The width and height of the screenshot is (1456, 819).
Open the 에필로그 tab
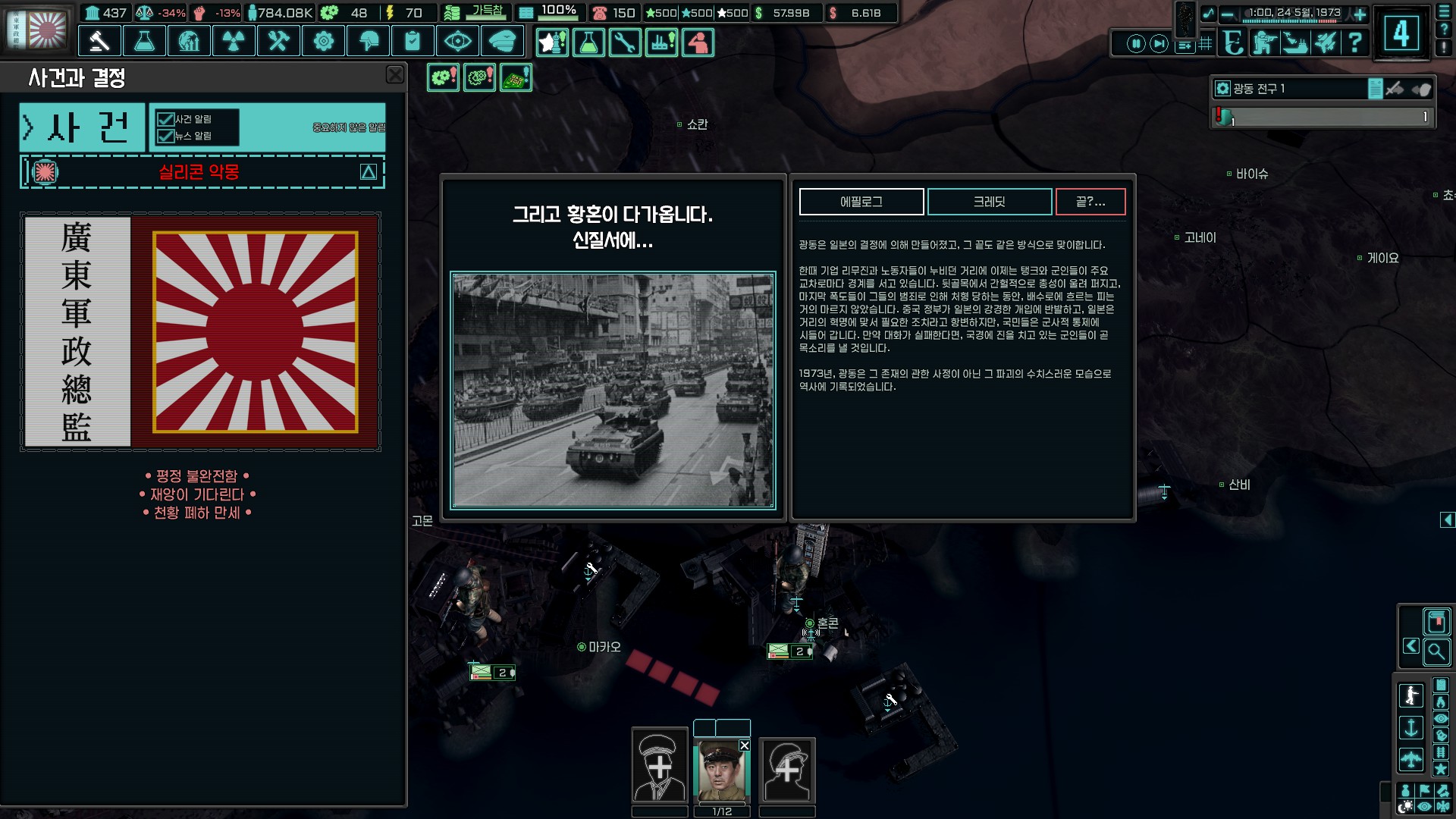click(861, 202)
